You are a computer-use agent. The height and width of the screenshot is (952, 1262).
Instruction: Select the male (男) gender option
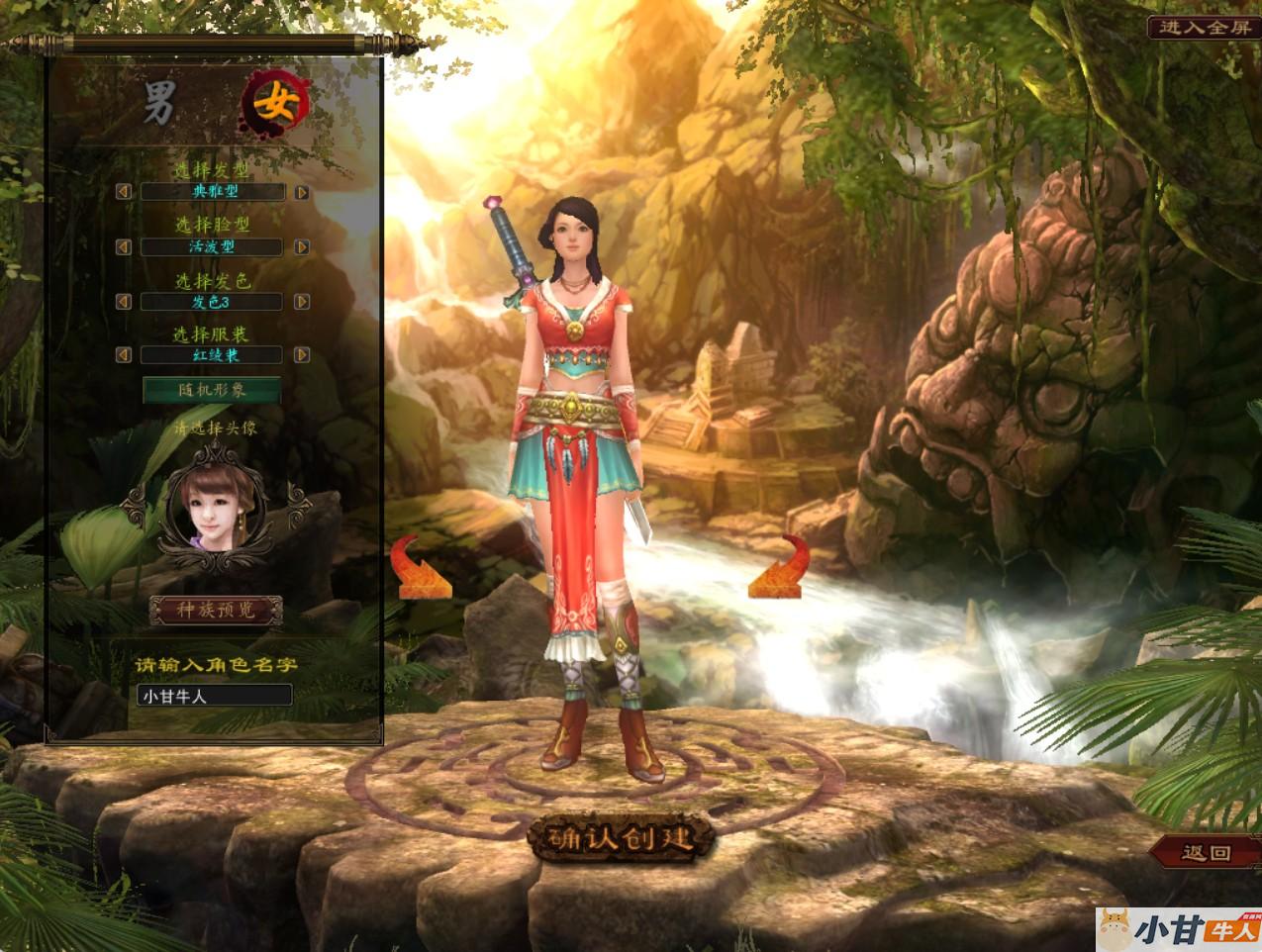point(158,103)
